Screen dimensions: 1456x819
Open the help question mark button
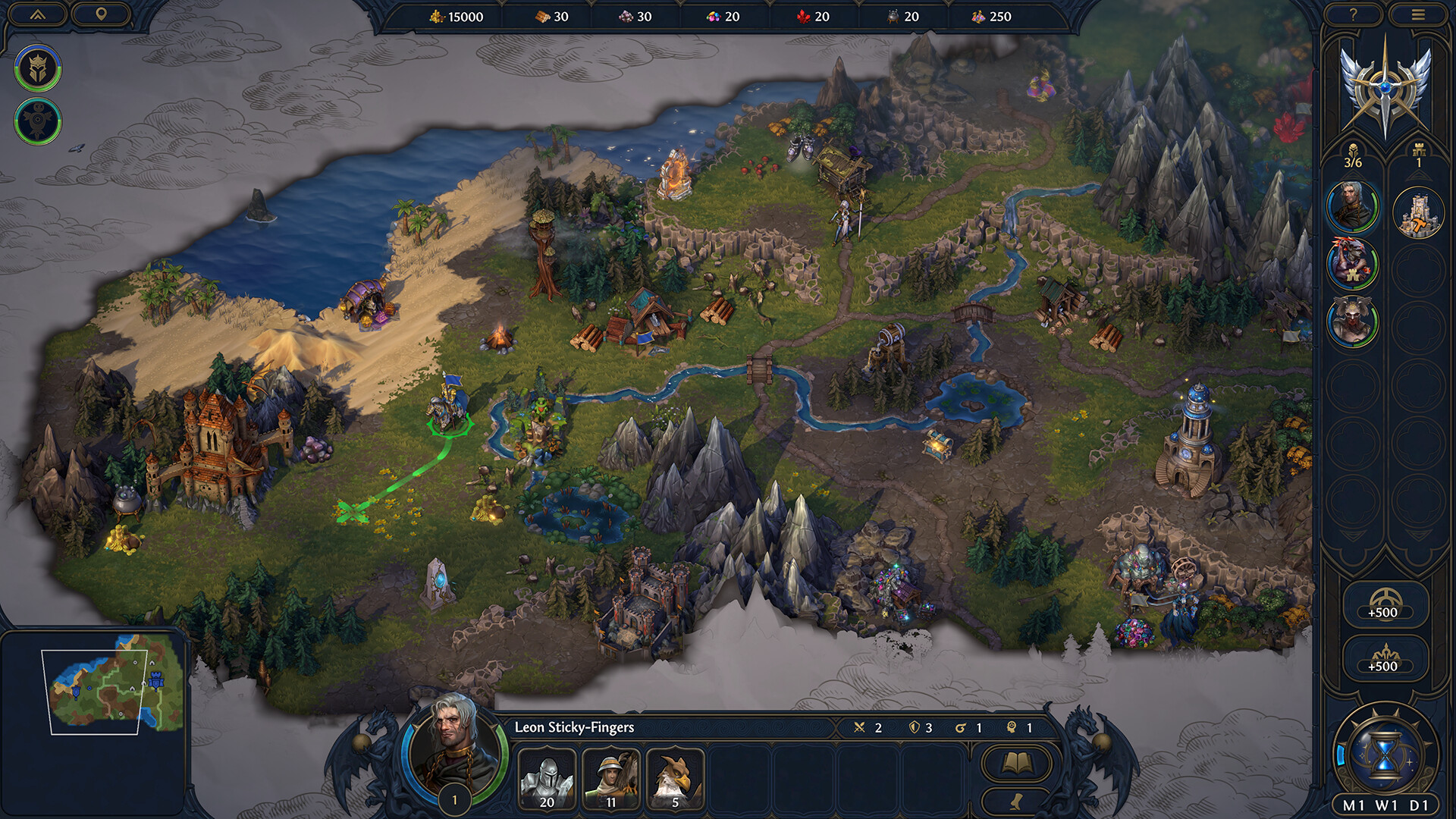[1353, 14]
